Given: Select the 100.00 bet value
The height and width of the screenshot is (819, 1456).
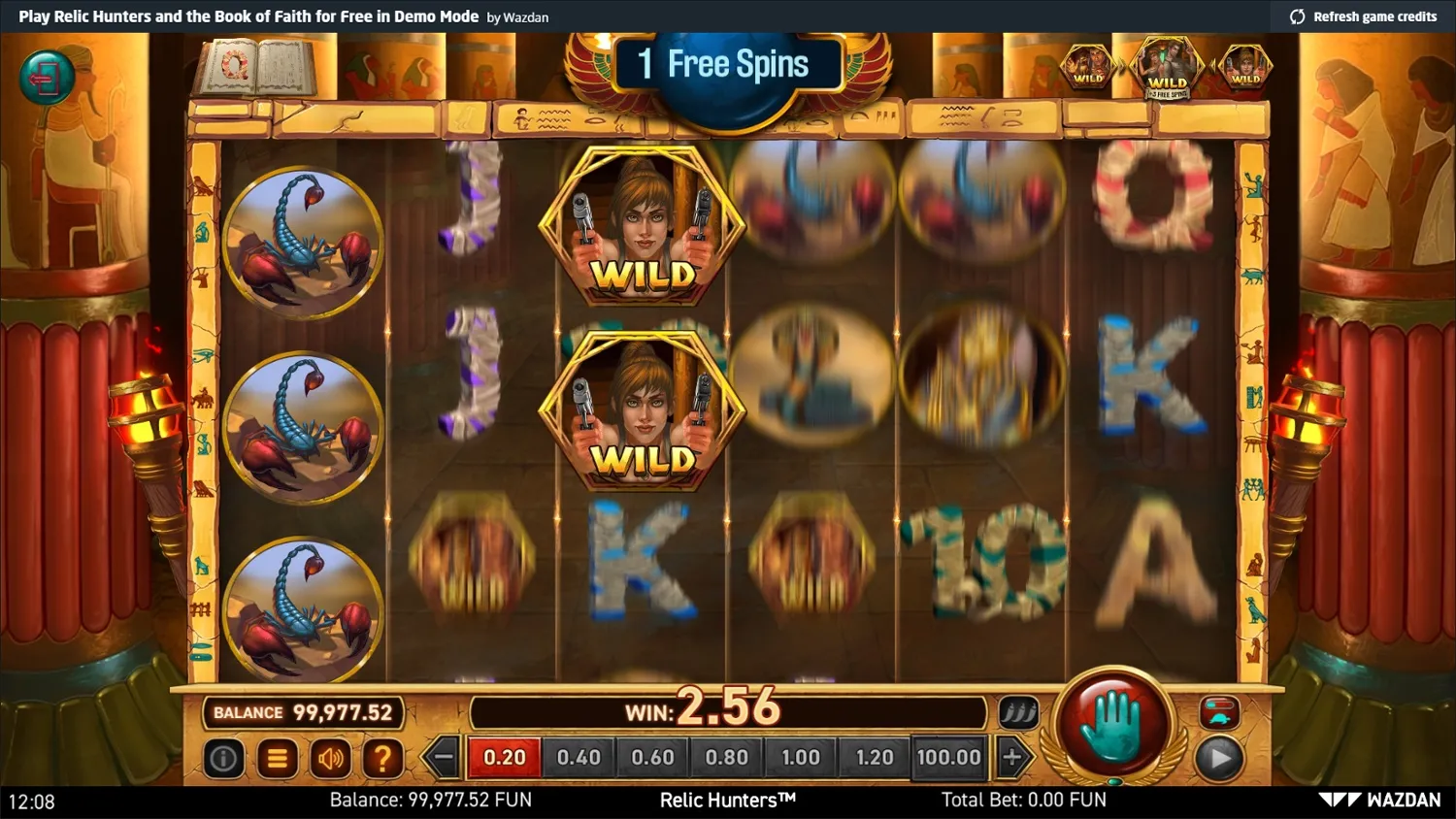Looking at the screenshot, I should [x=948, y=757].
